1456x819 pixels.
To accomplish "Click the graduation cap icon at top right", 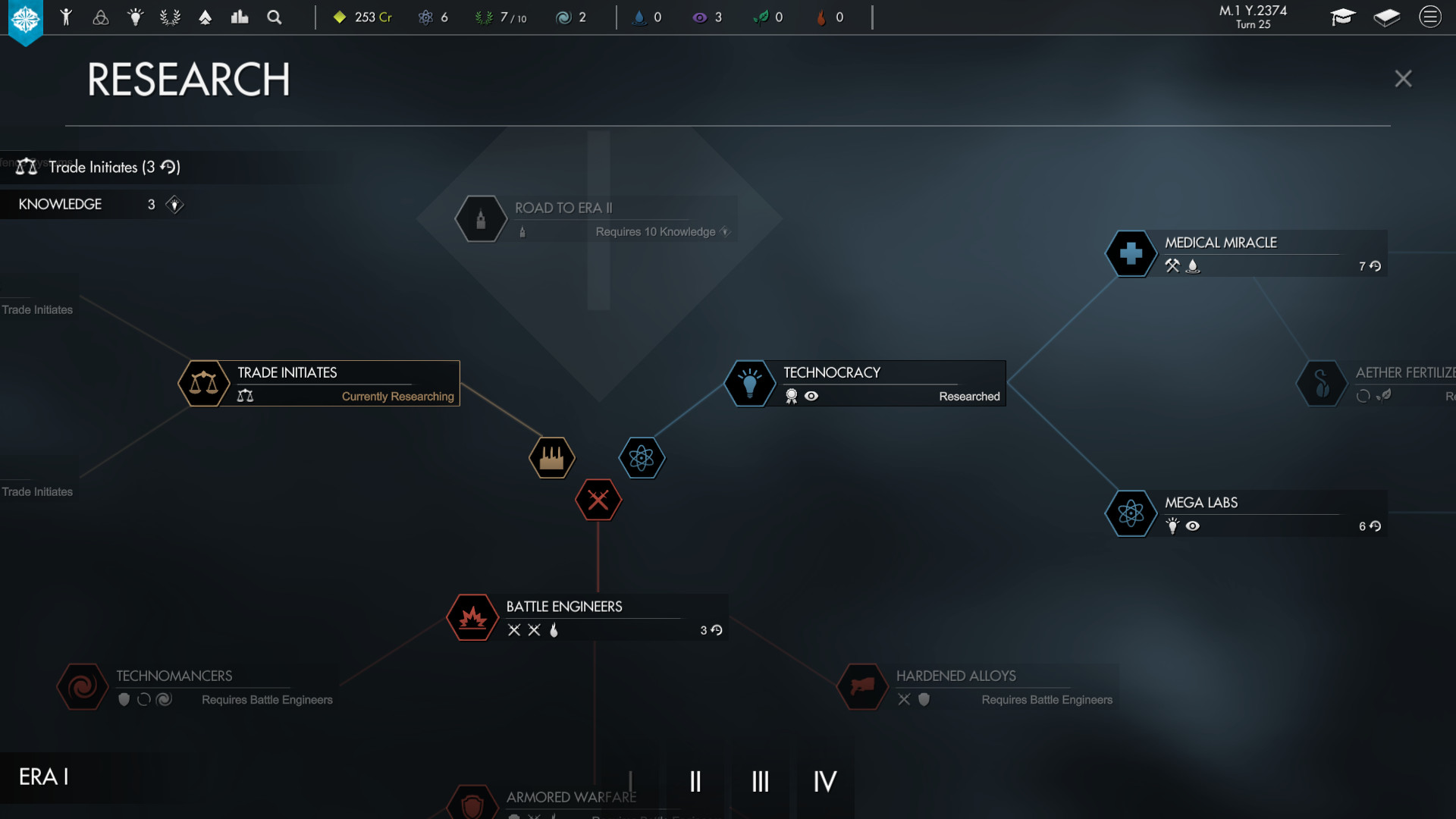I will point(1343,17).
